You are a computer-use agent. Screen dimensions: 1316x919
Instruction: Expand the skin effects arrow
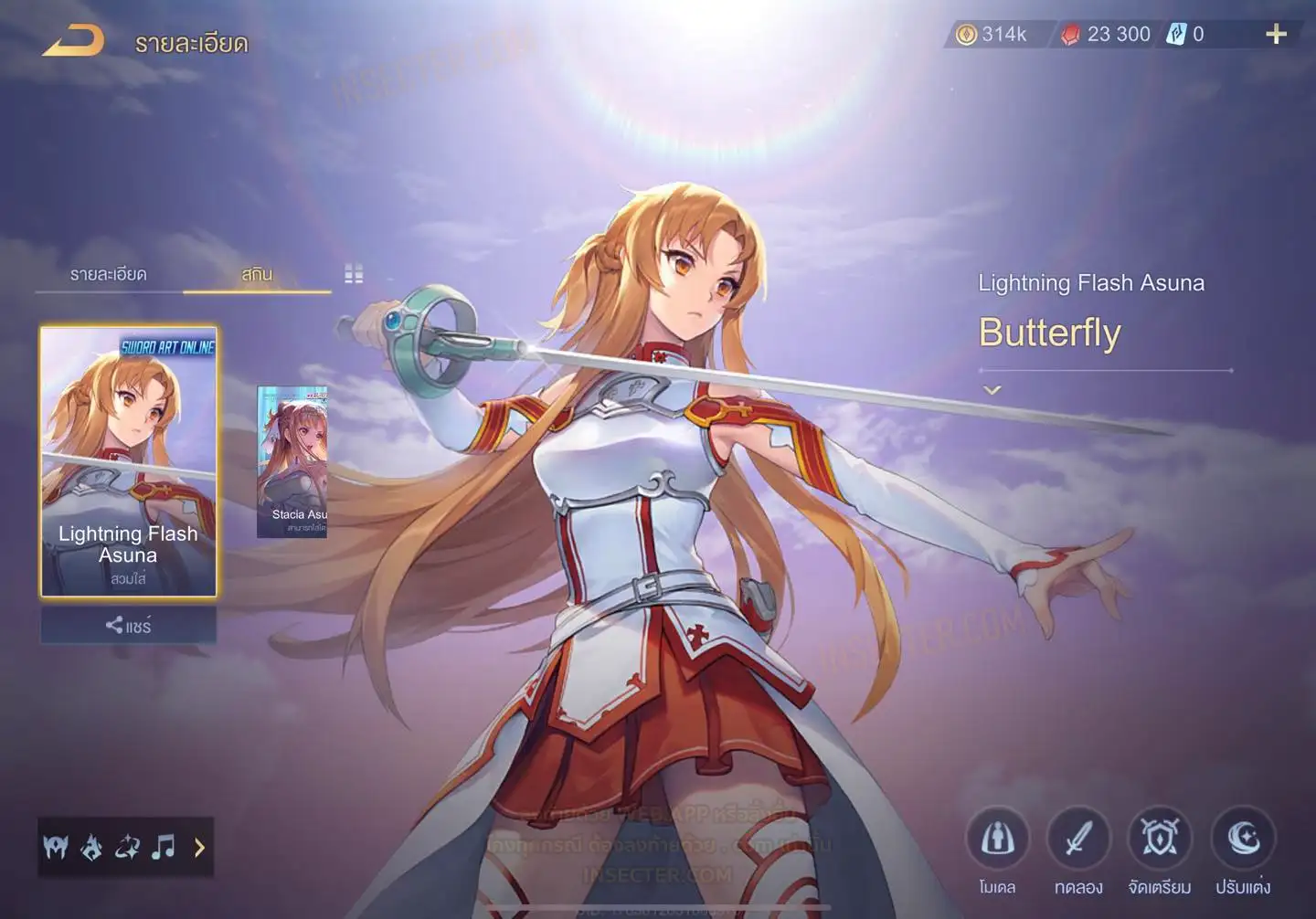(199, 848)
